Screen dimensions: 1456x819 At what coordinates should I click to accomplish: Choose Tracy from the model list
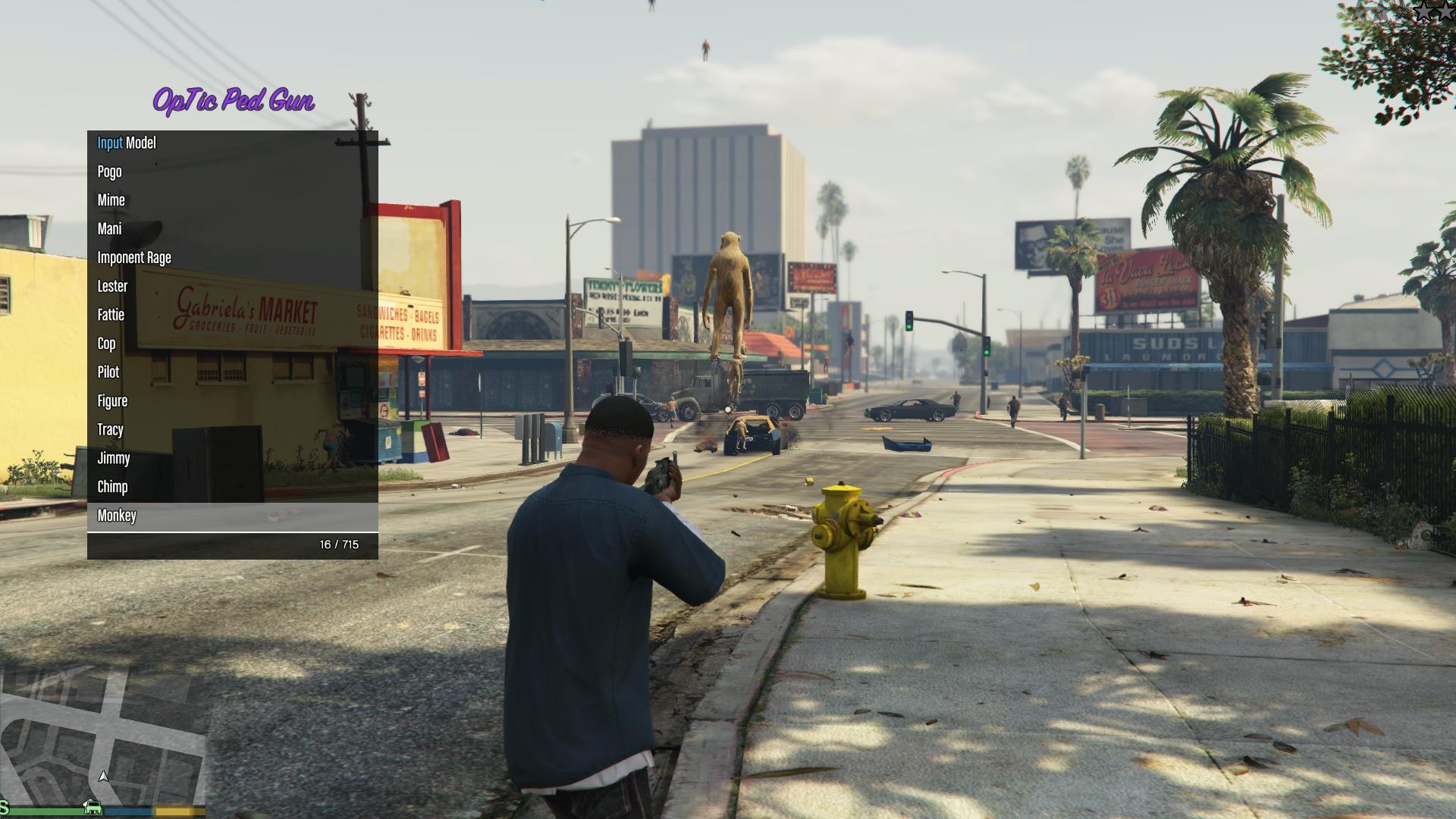[111, 430]
